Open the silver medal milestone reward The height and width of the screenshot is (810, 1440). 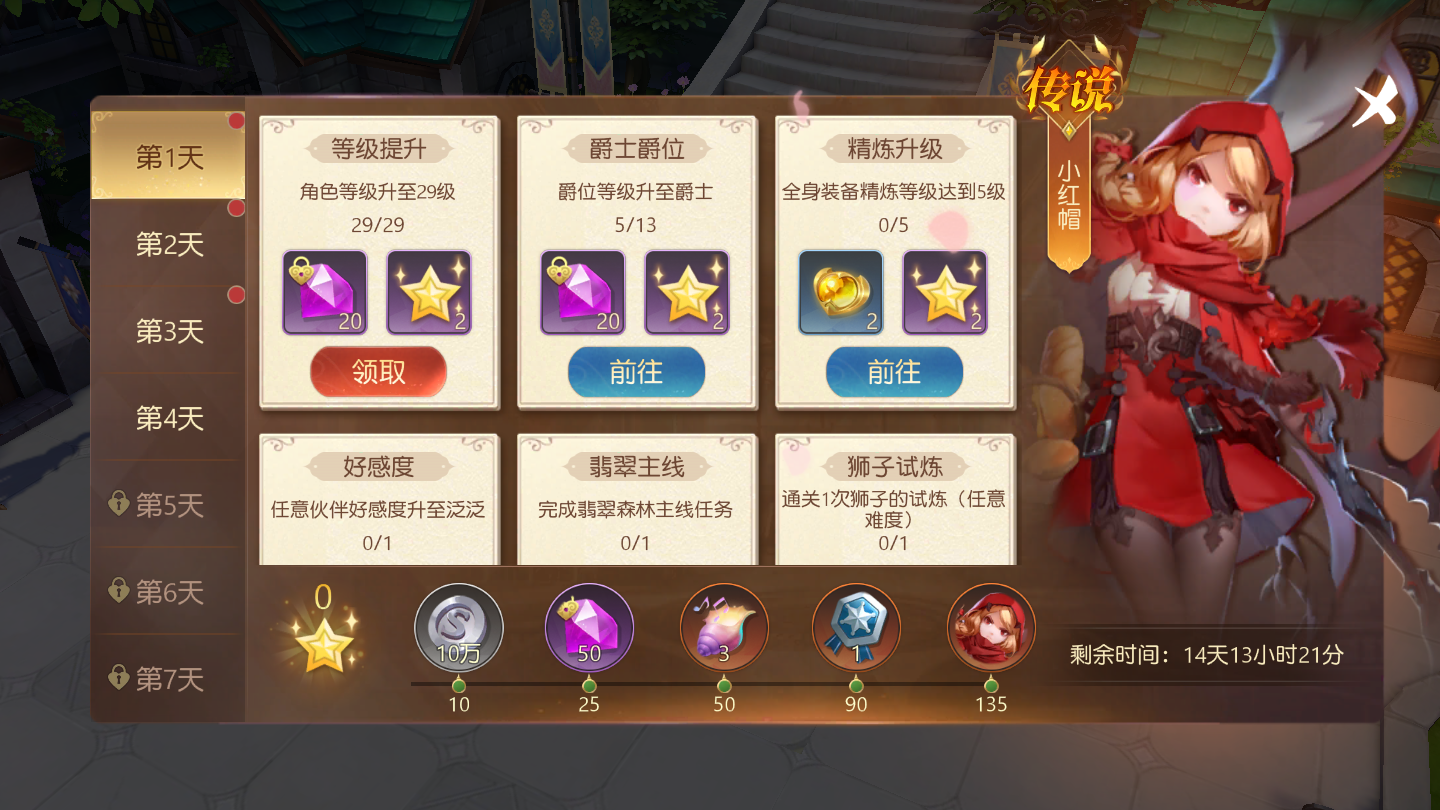click(857, 628)
